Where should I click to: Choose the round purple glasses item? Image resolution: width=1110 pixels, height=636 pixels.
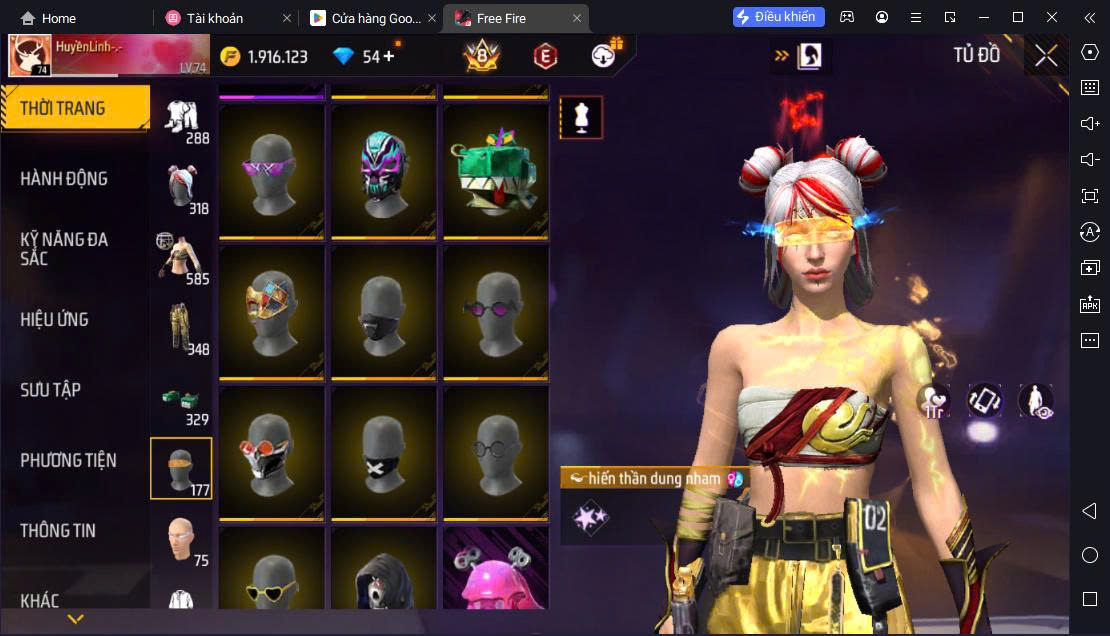(496, 311)
